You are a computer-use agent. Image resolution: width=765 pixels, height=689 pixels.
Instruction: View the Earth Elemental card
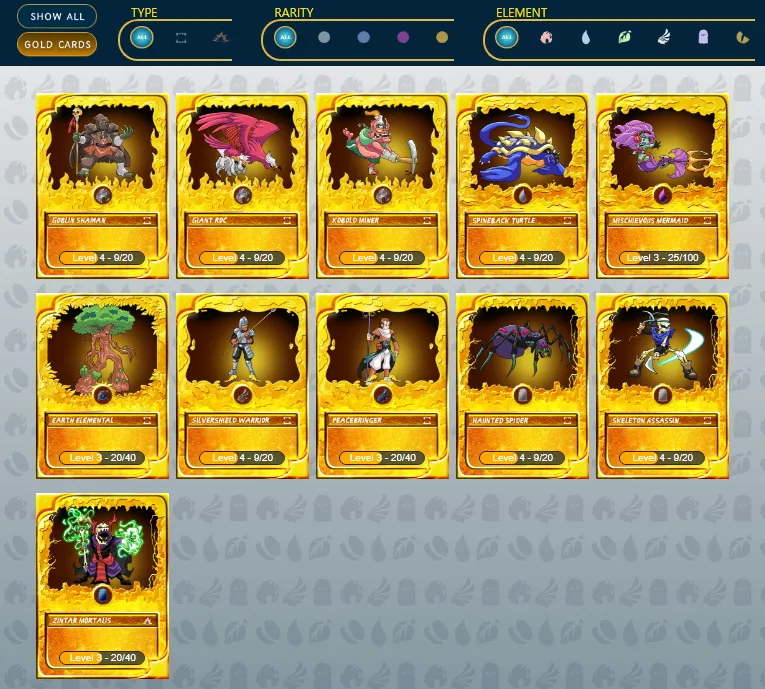pos(102,385)
